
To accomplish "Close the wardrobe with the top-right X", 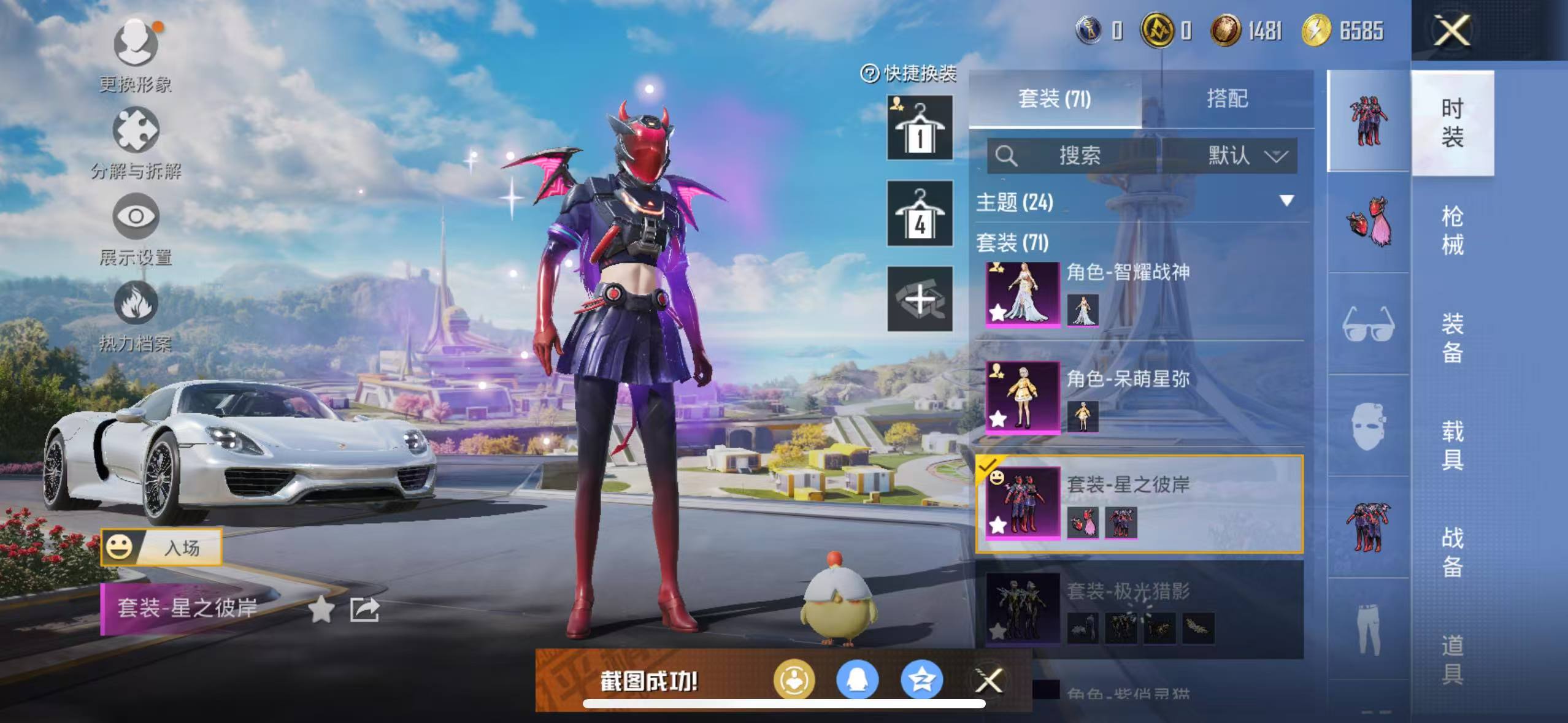I will pyautogui.click(x=1451, y=31).
